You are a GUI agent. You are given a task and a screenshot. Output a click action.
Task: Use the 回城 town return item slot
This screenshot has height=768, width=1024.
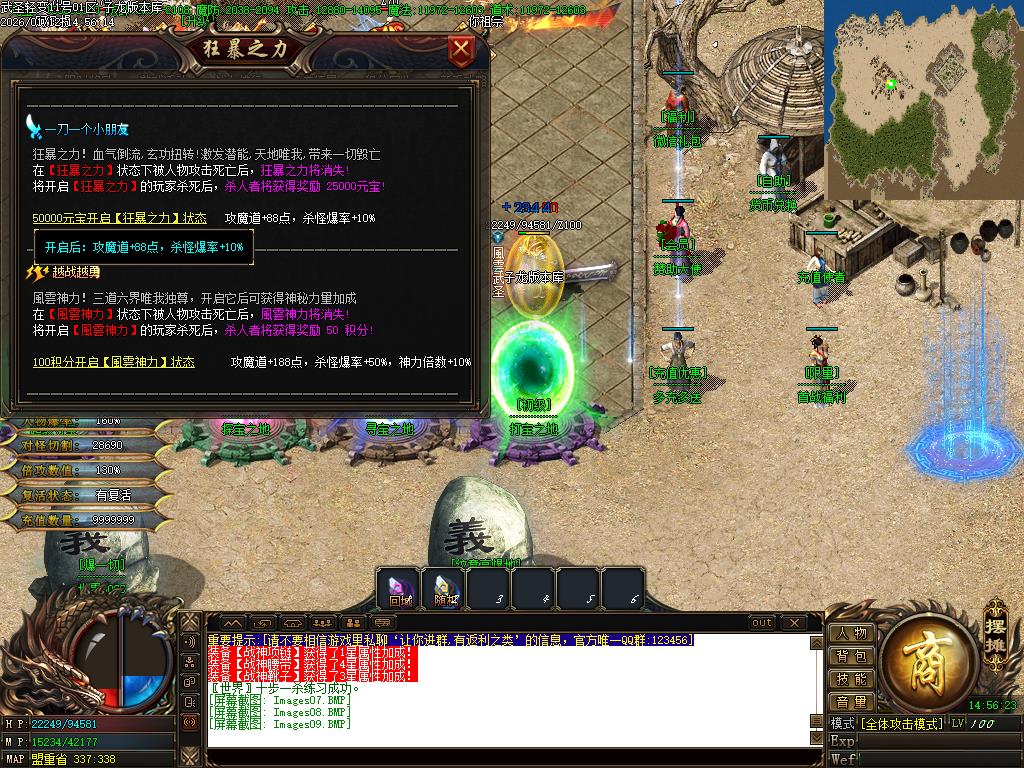pyautogui.click(x=400, y=590)
